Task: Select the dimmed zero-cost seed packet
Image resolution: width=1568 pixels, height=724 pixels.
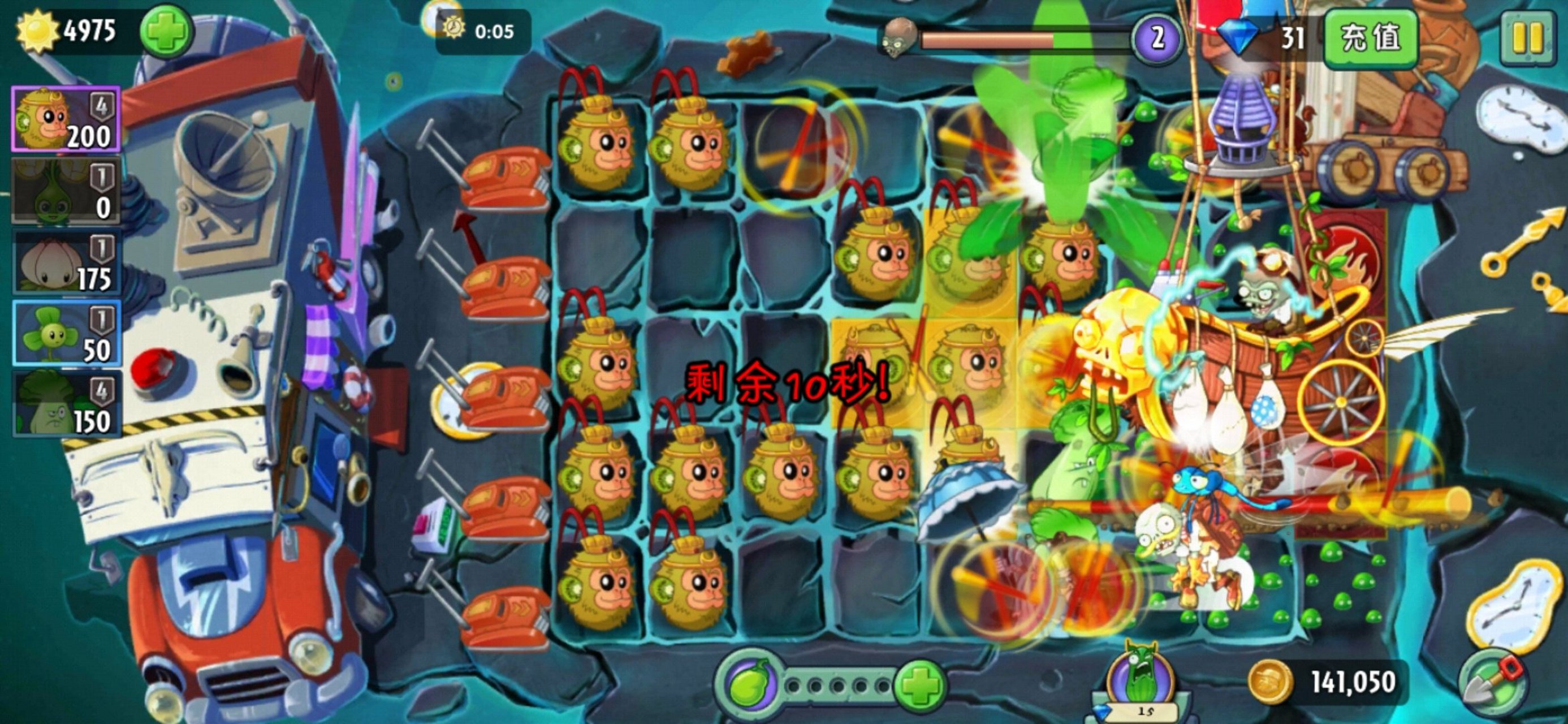Action: 66,191
